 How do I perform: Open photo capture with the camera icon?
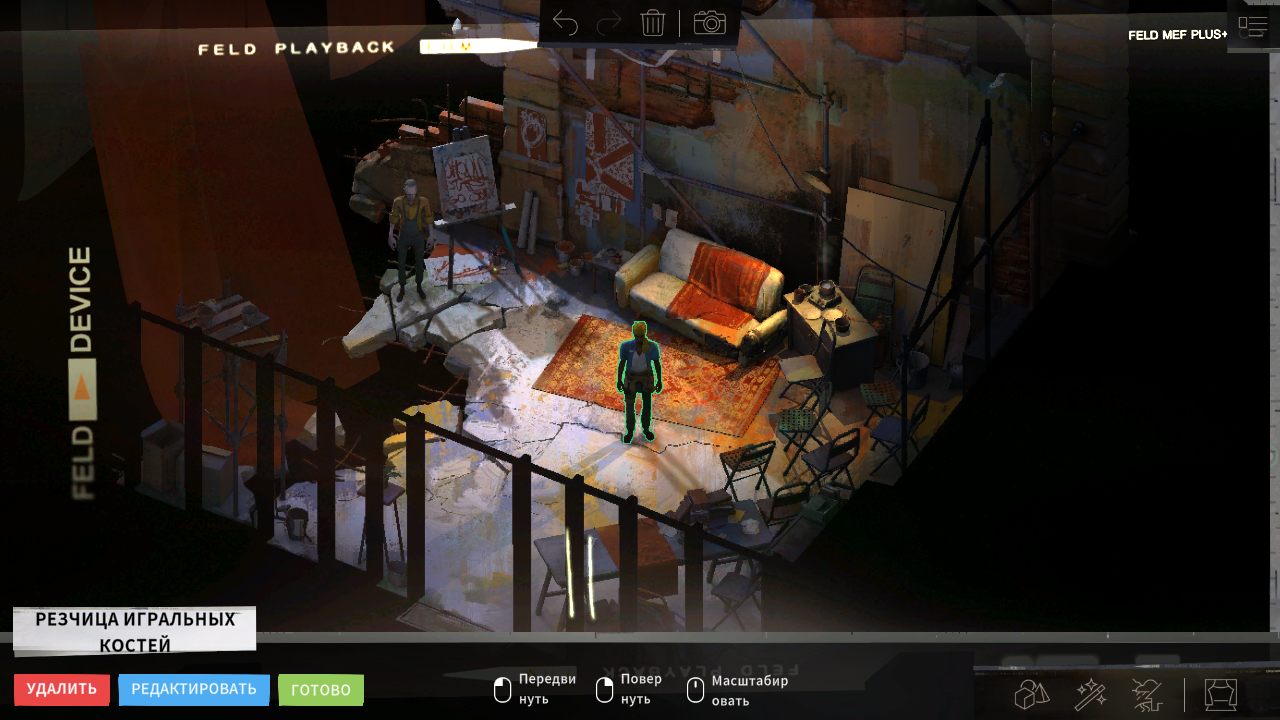coord(710,24)
